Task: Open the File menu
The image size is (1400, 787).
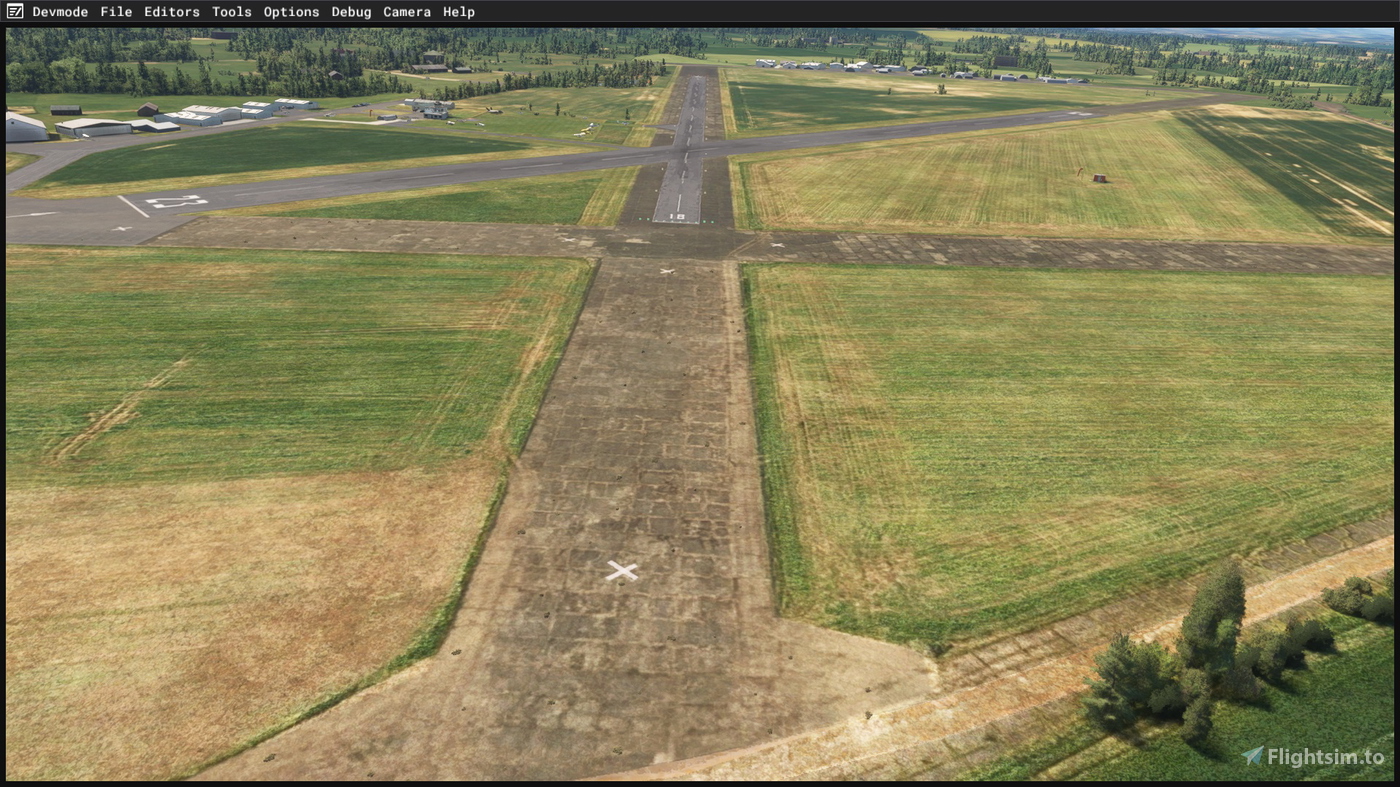Action: point(114,11)
